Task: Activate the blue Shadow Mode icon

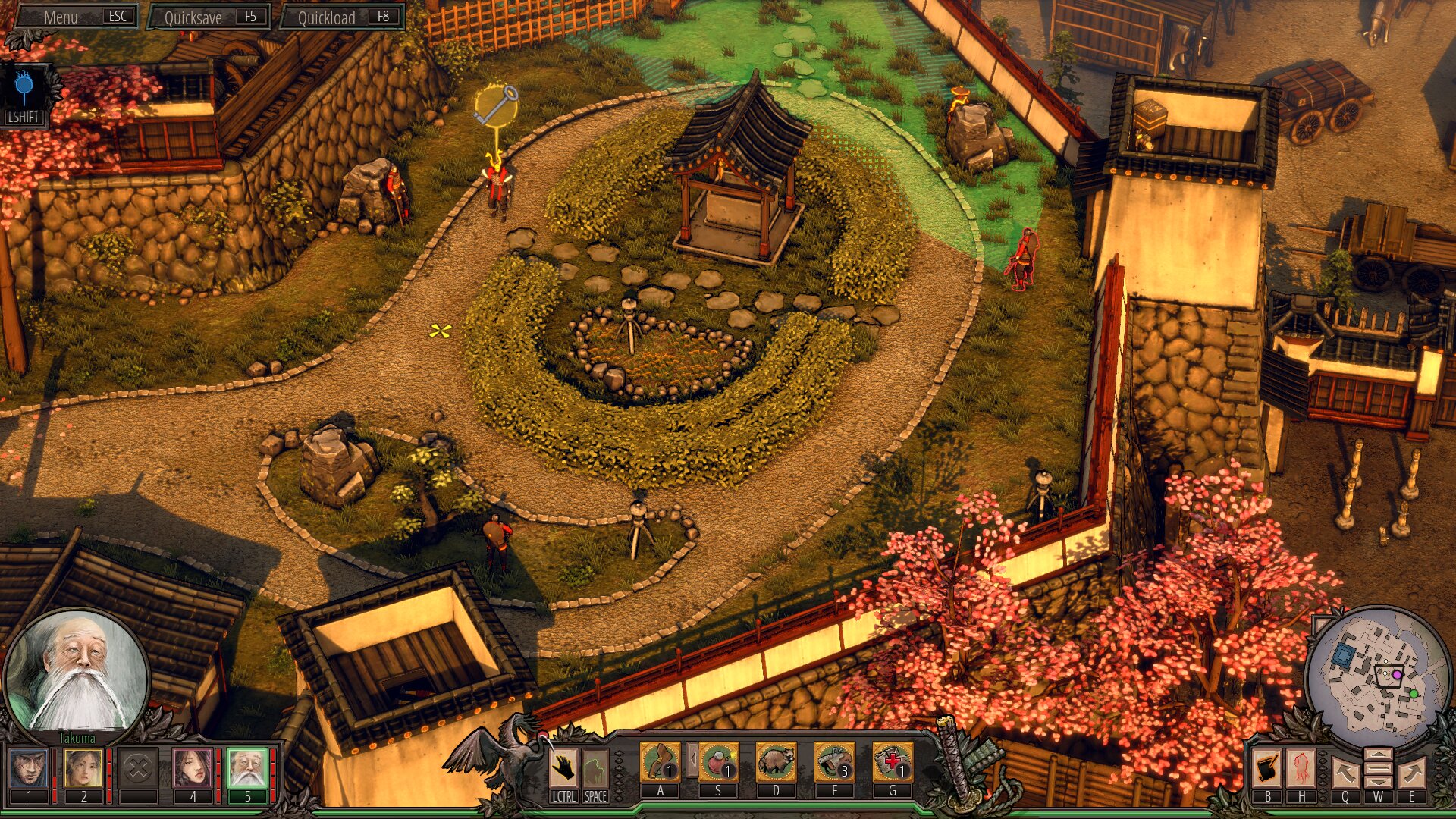Action: click(x=25, y=90)
